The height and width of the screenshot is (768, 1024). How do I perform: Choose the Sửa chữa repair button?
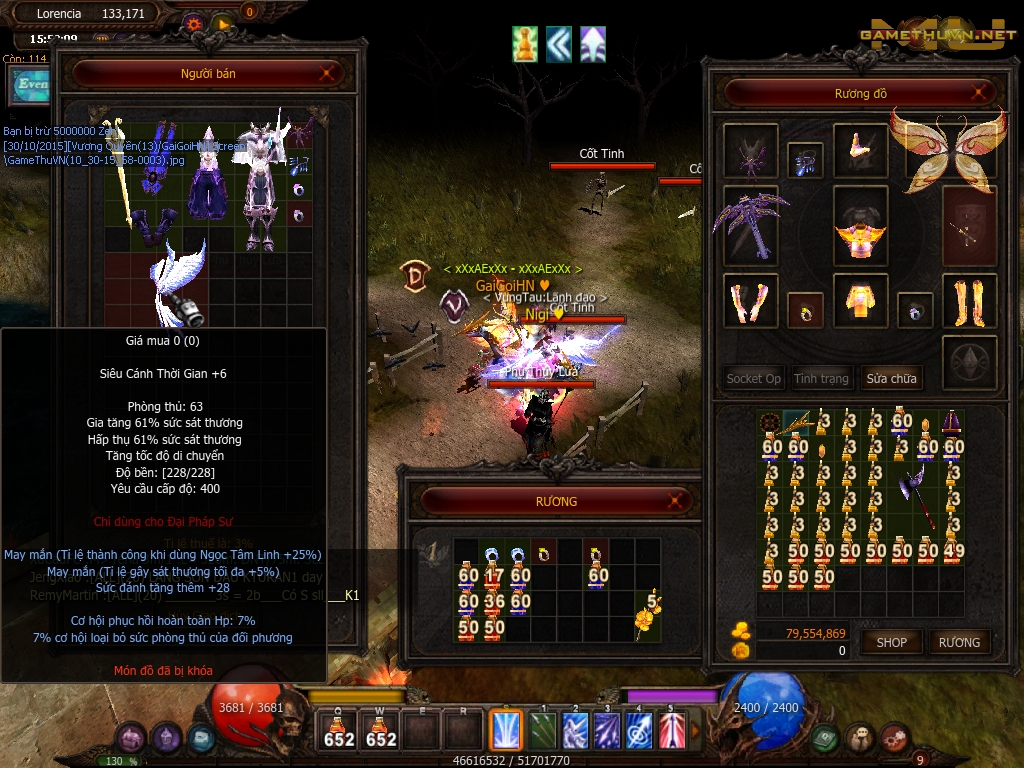891,379
